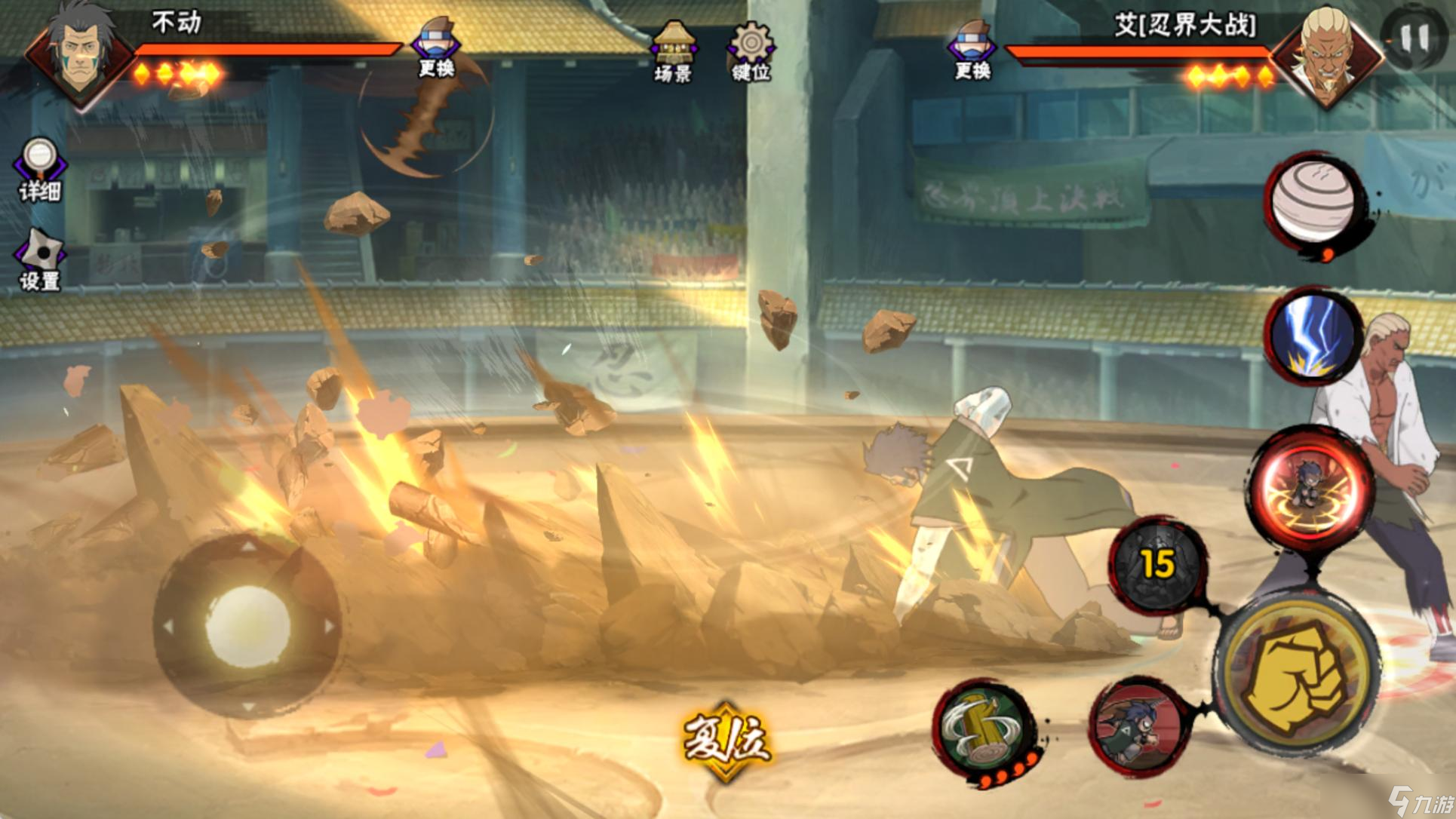Select the 不动 character portrait

tap(79, 57)
